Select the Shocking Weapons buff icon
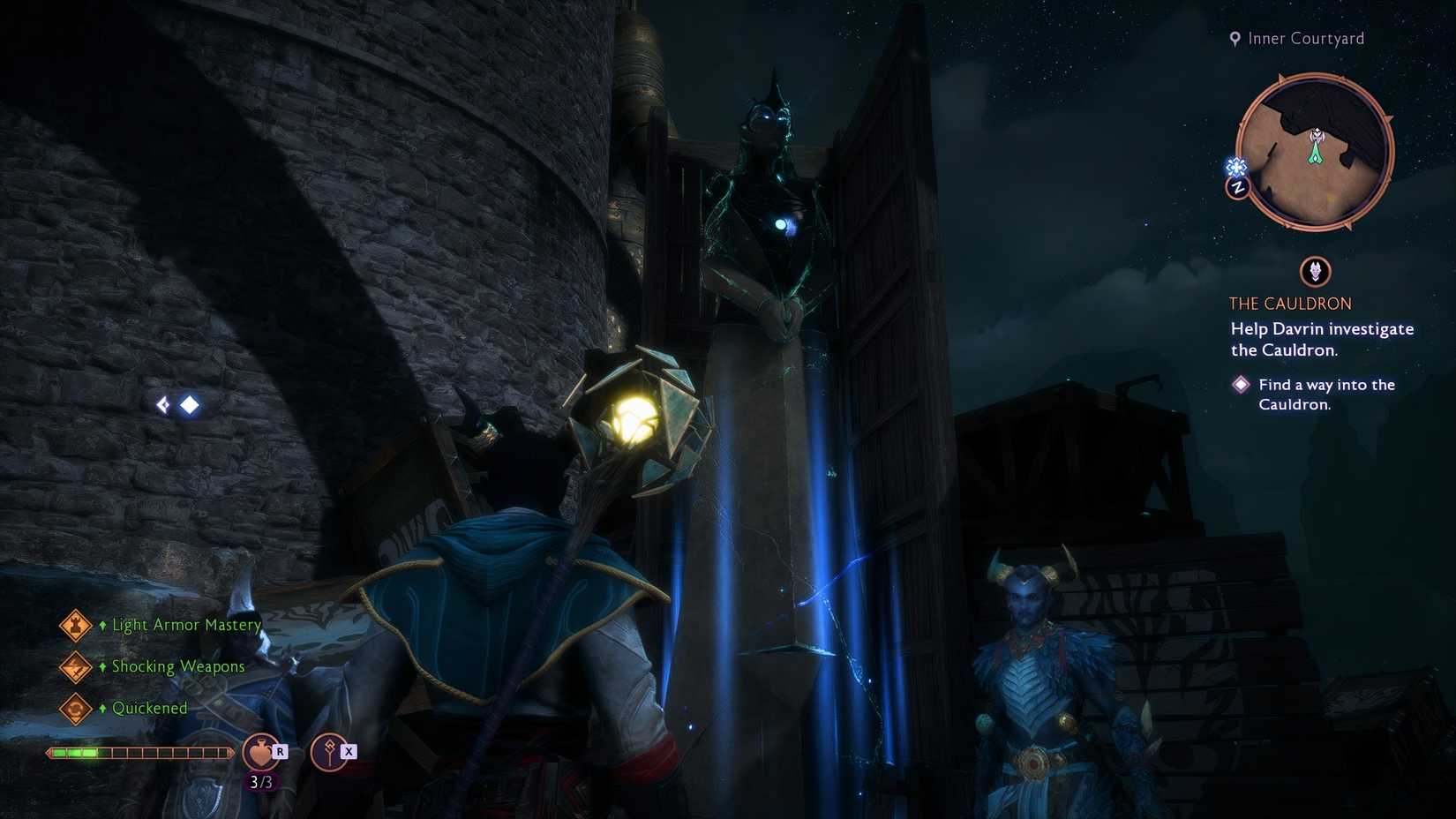The image size is (1456, 819). [75, 666]
